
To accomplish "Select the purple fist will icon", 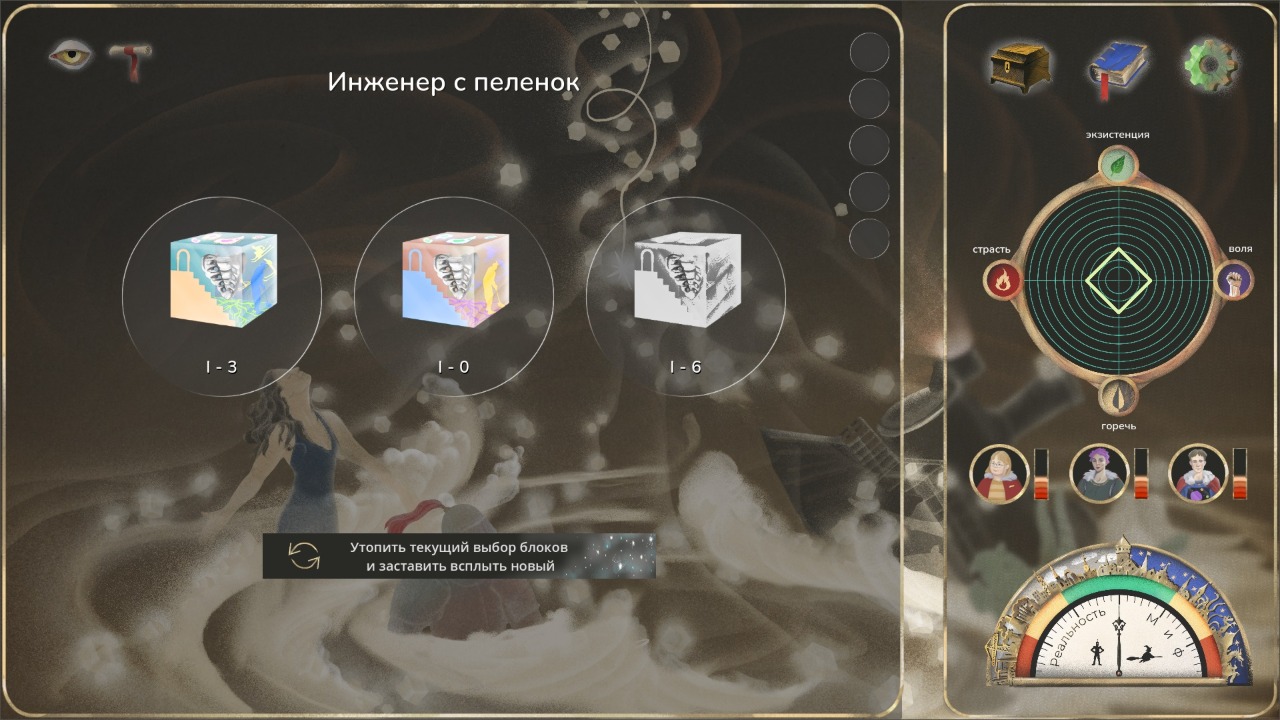I will [x=1234, y=280].
